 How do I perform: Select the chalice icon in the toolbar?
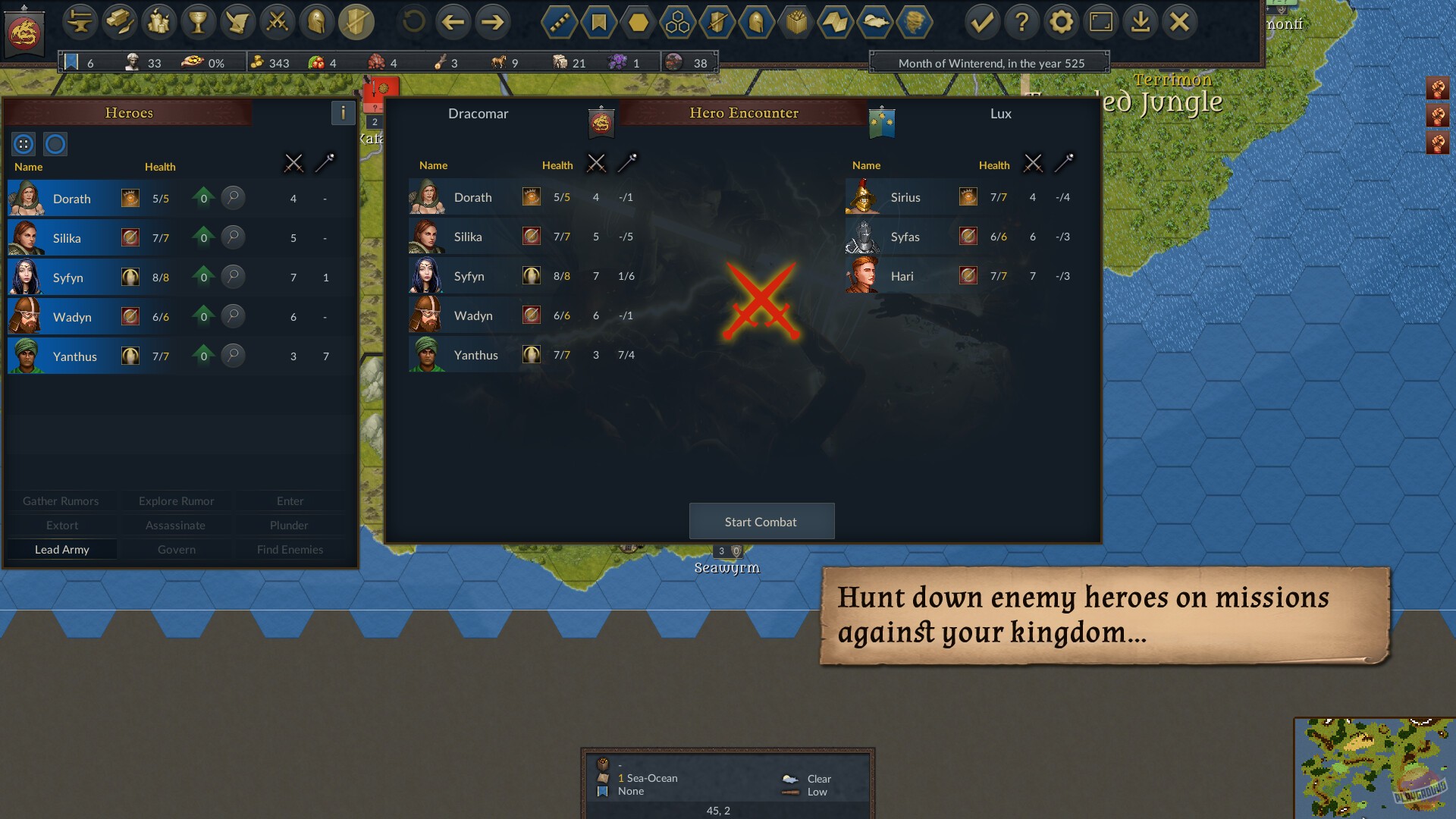[x=199, y=22]
